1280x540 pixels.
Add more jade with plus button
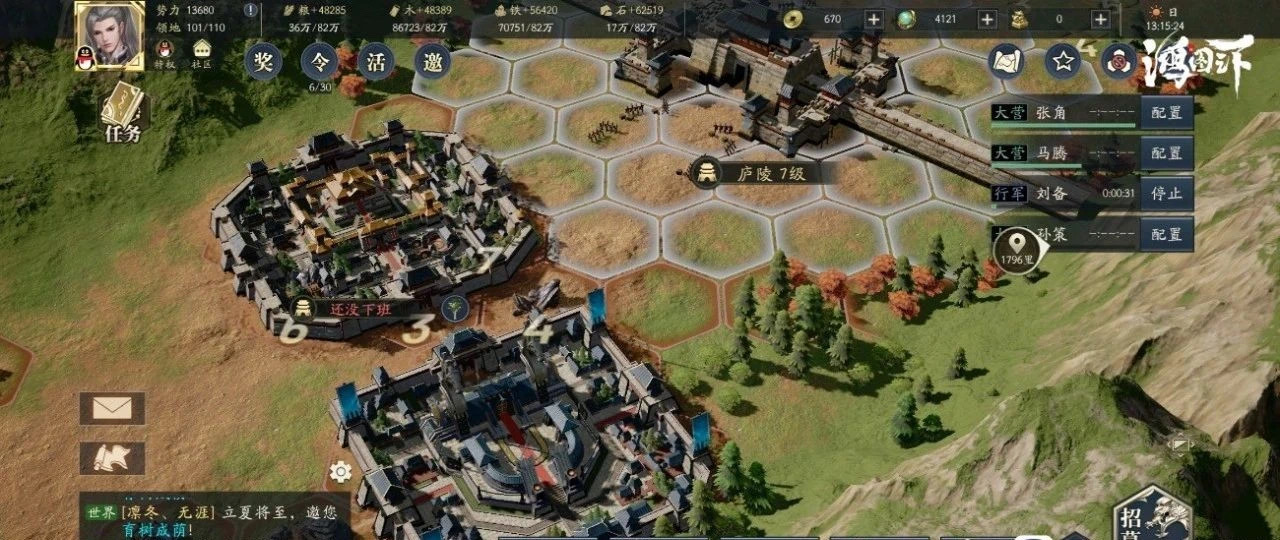[x=986, y=19]
